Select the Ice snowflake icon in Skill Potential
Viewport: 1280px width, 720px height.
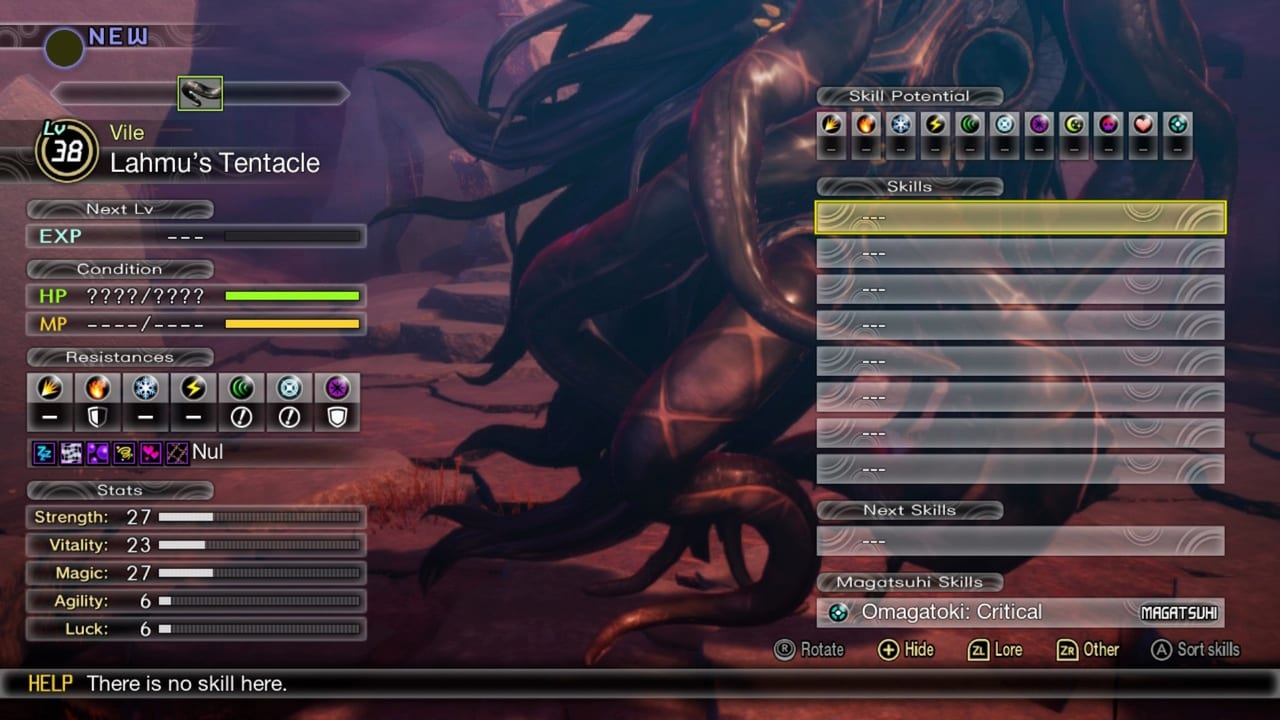point(900,125)
